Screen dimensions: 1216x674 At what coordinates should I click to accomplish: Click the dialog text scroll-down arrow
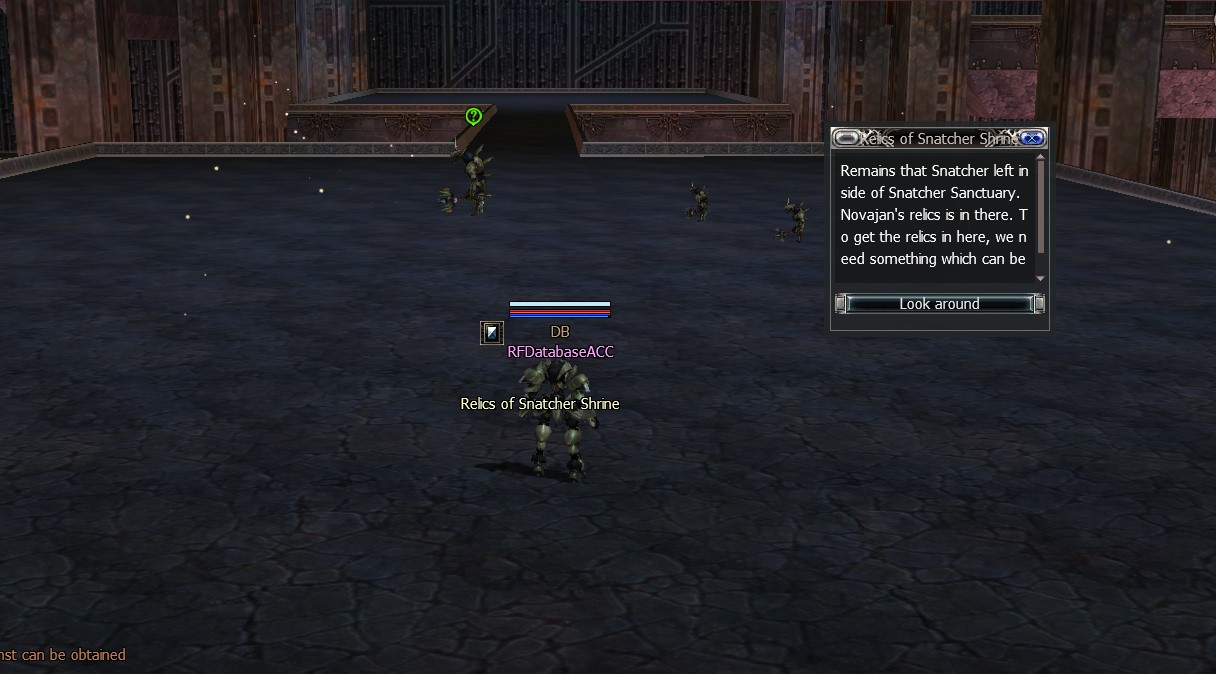pos(1040,278)
